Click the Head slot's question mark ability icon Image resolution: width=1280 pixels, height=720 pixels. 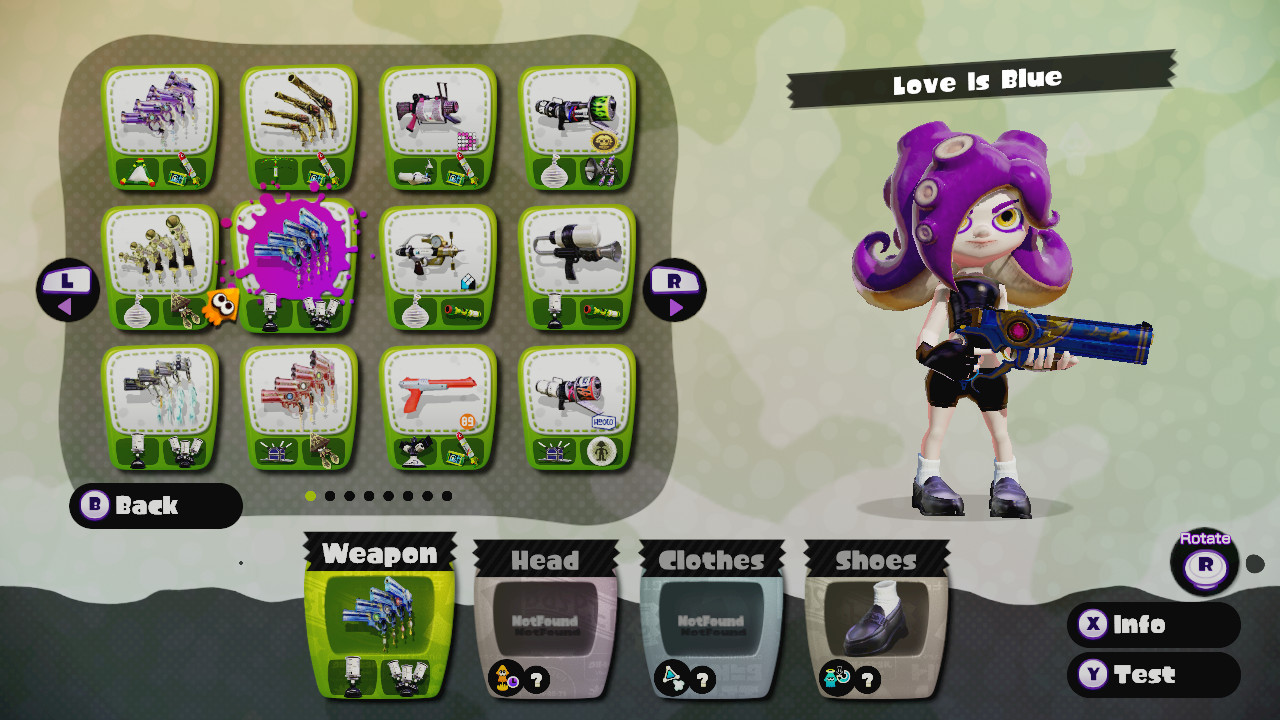(x=536, y=680)
